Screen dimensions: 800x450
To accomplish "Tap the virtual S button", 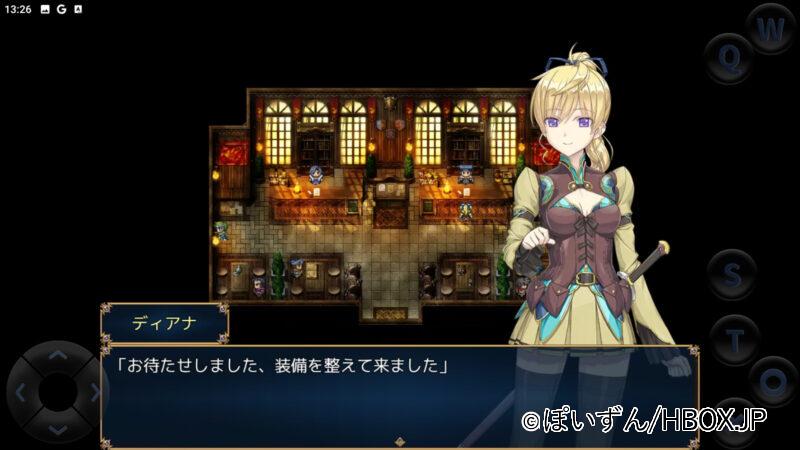I will (733, 274).
